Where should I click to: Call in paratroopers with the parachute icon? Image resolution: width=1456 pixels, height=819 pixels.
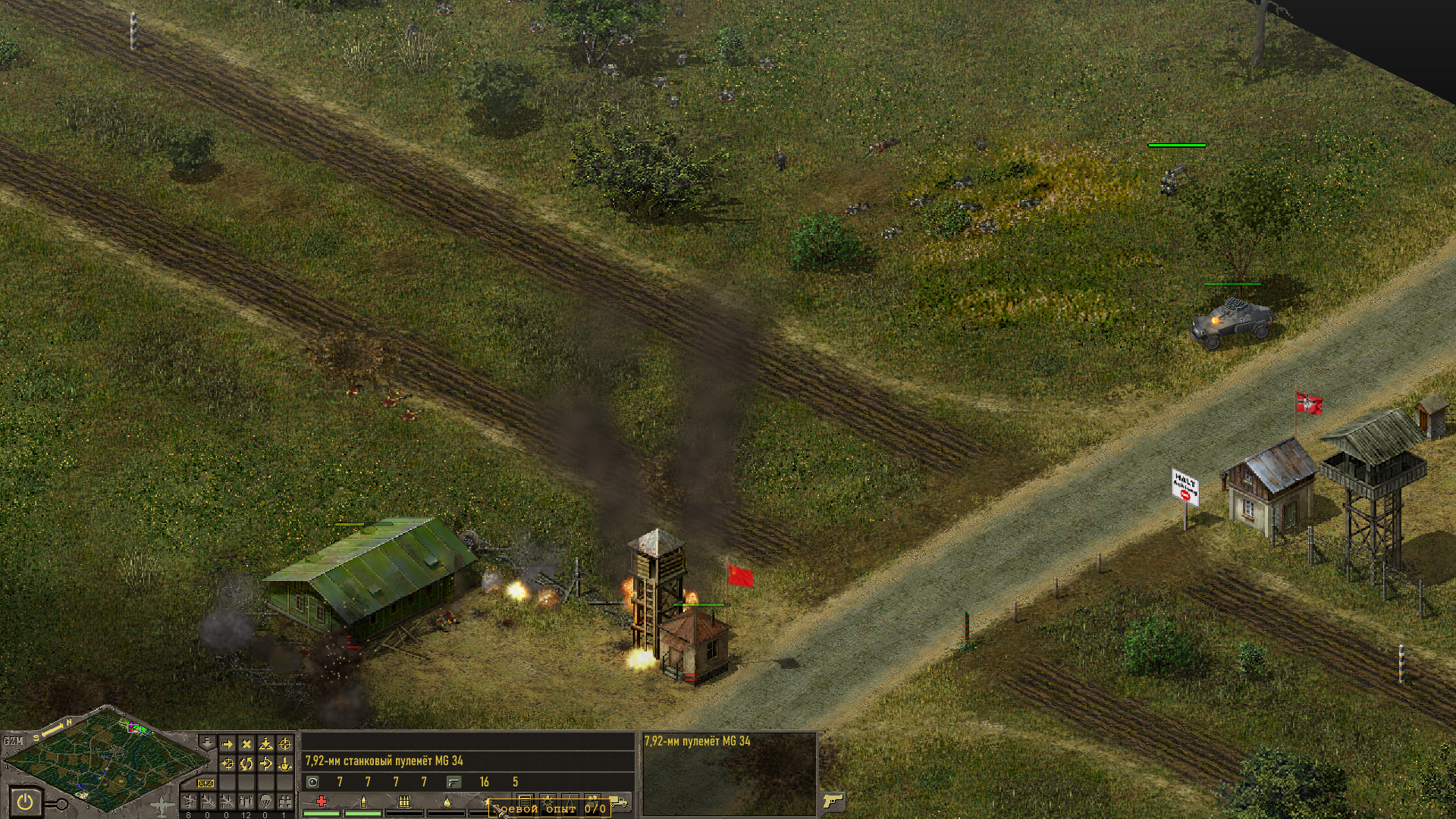(x=265, y=801)
